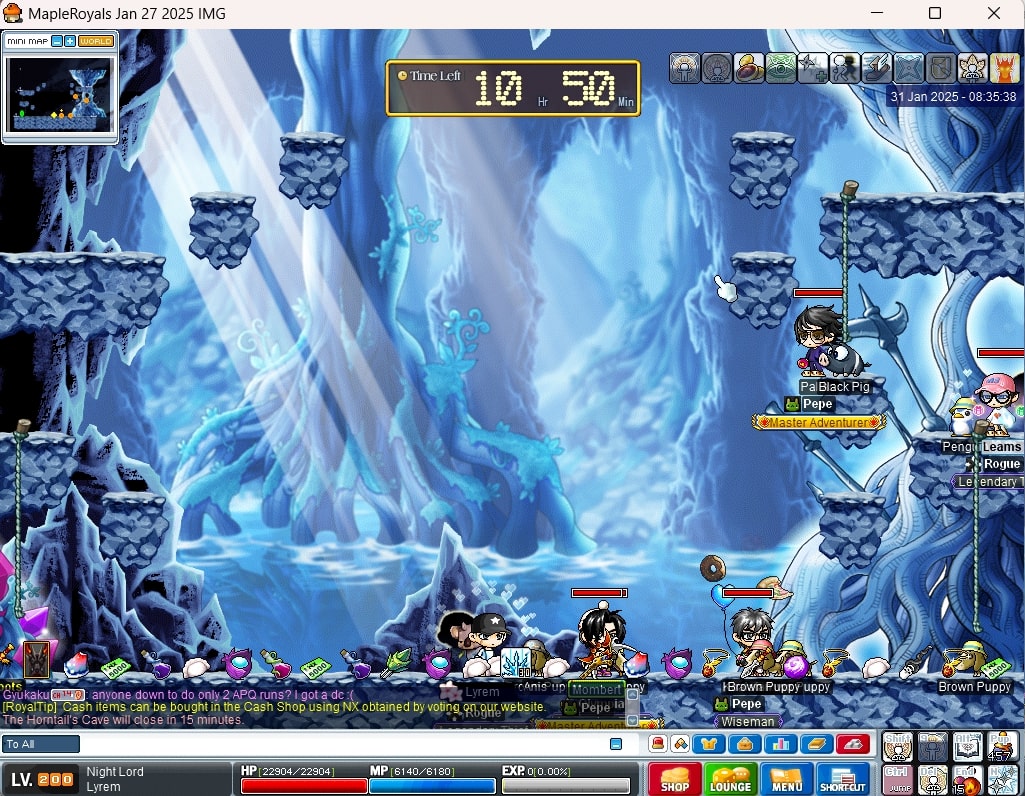Open the blue MENU button
The image size is (1025, 796).
787,779
